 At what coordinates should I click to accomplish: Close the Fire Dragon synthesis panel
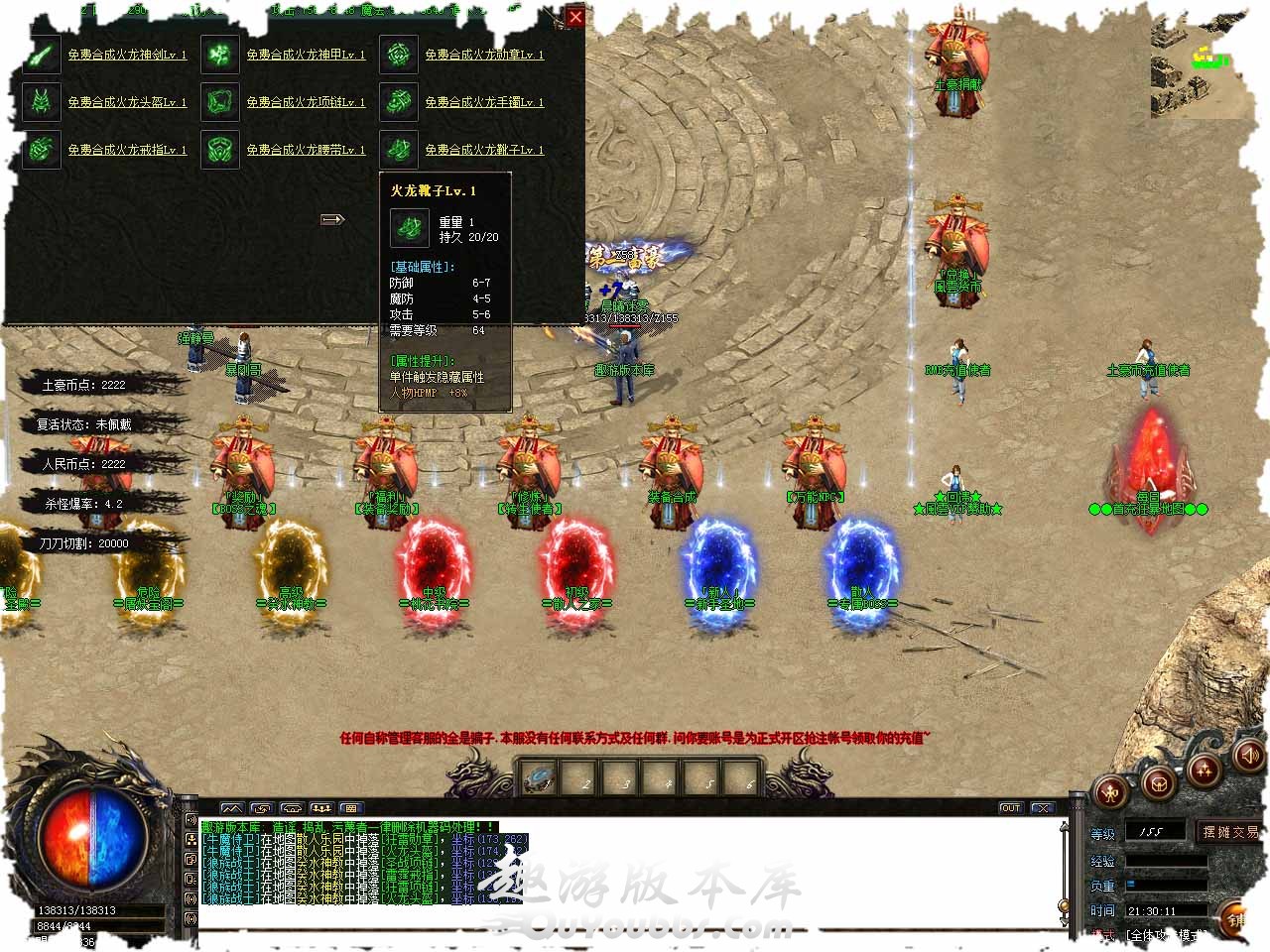tap(574, 17)
